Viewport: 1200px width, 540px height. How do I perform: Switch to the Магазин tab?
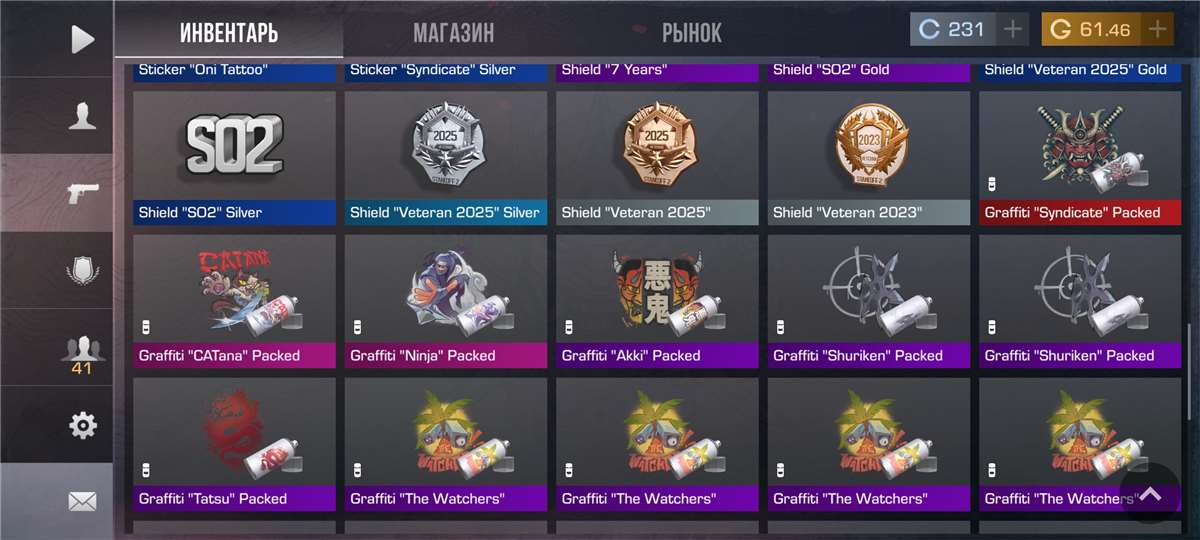click(x=453, y=33)
